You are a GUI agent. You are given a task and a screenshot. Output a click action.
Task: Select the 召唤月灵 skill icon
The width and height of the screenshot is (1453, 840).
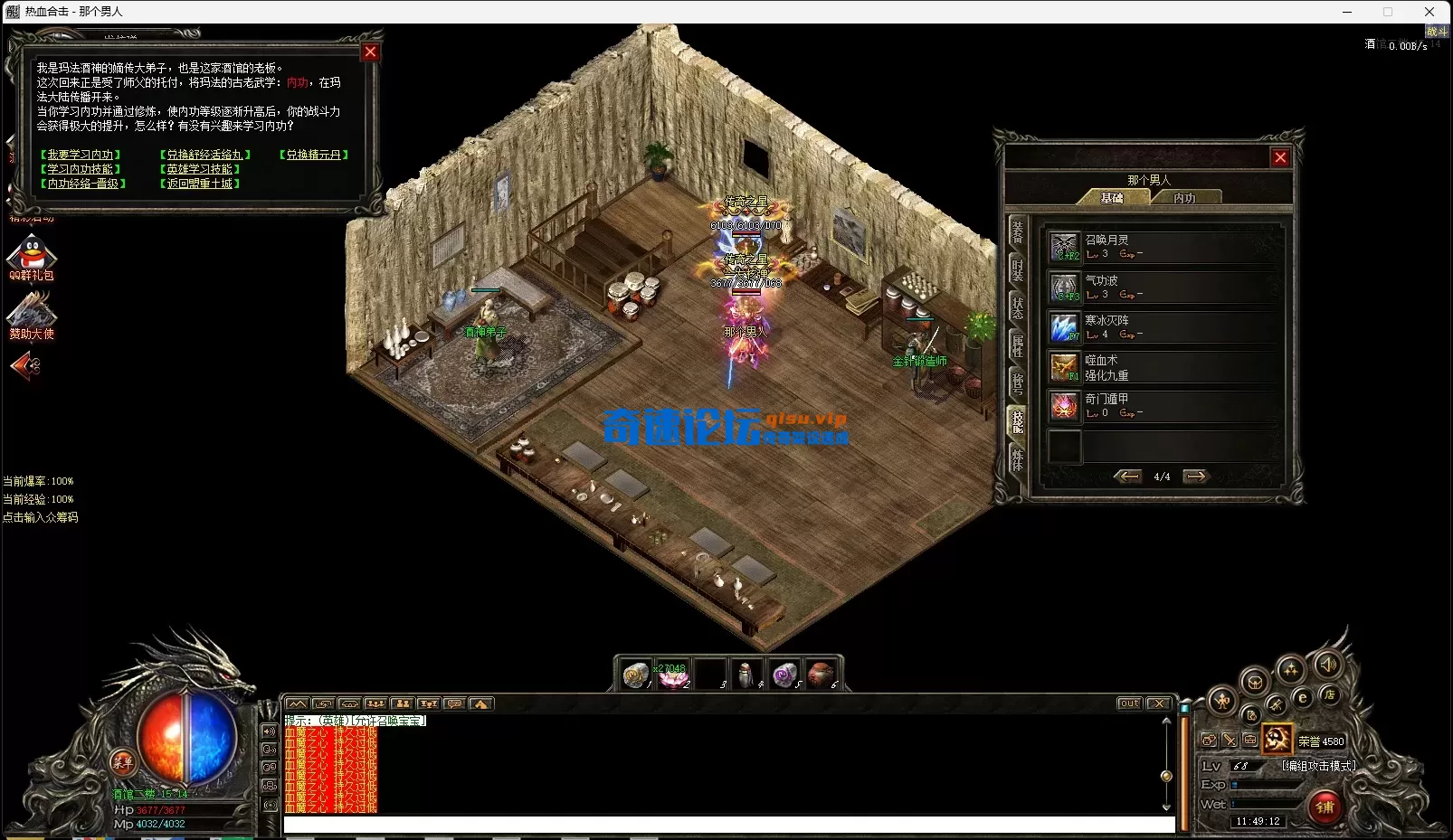point(1063,244)
